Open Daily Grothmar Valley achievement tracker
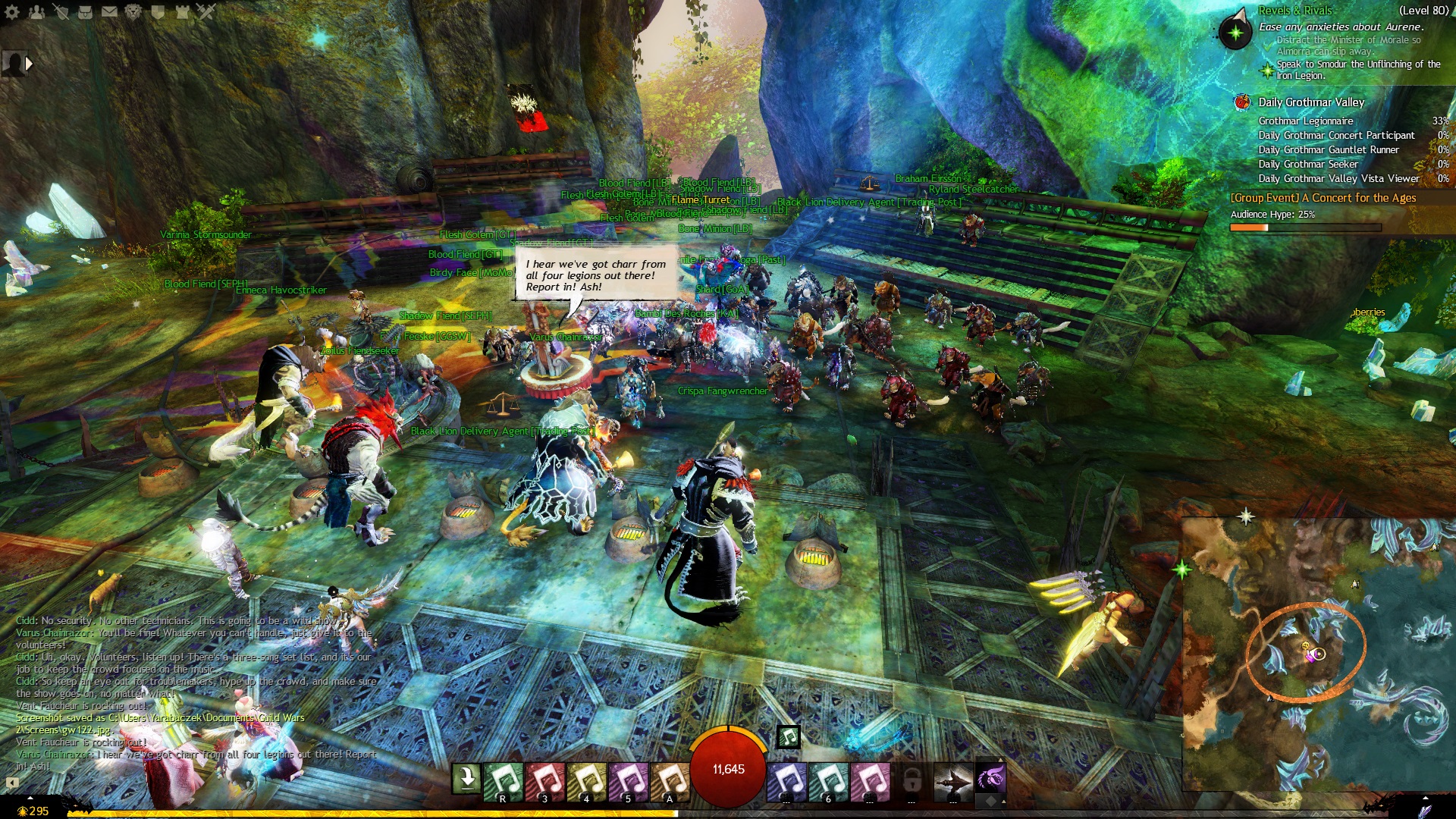The height and width of the screenshot is (819, 1456). click(x=1310, y=102)
